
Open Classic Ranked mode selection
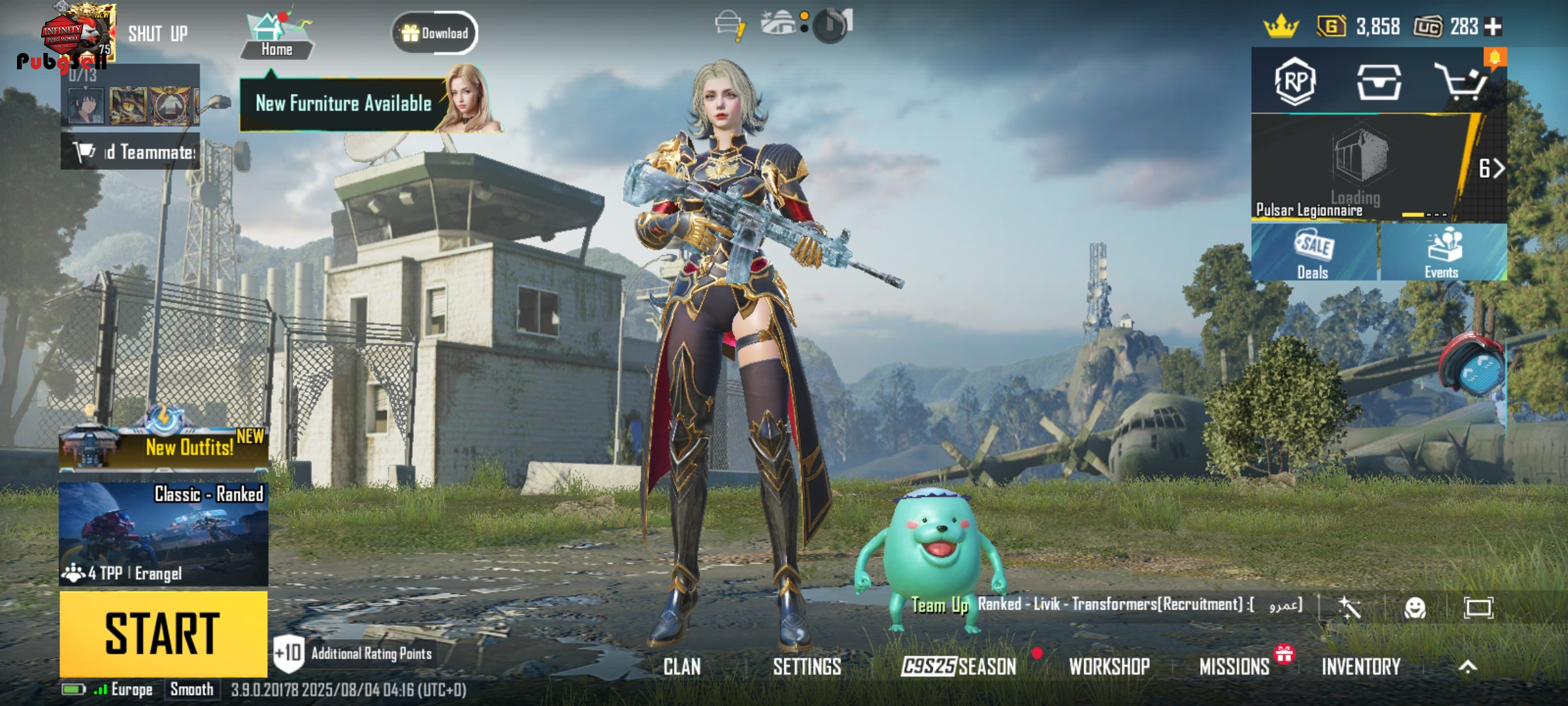tap(163, 533)
